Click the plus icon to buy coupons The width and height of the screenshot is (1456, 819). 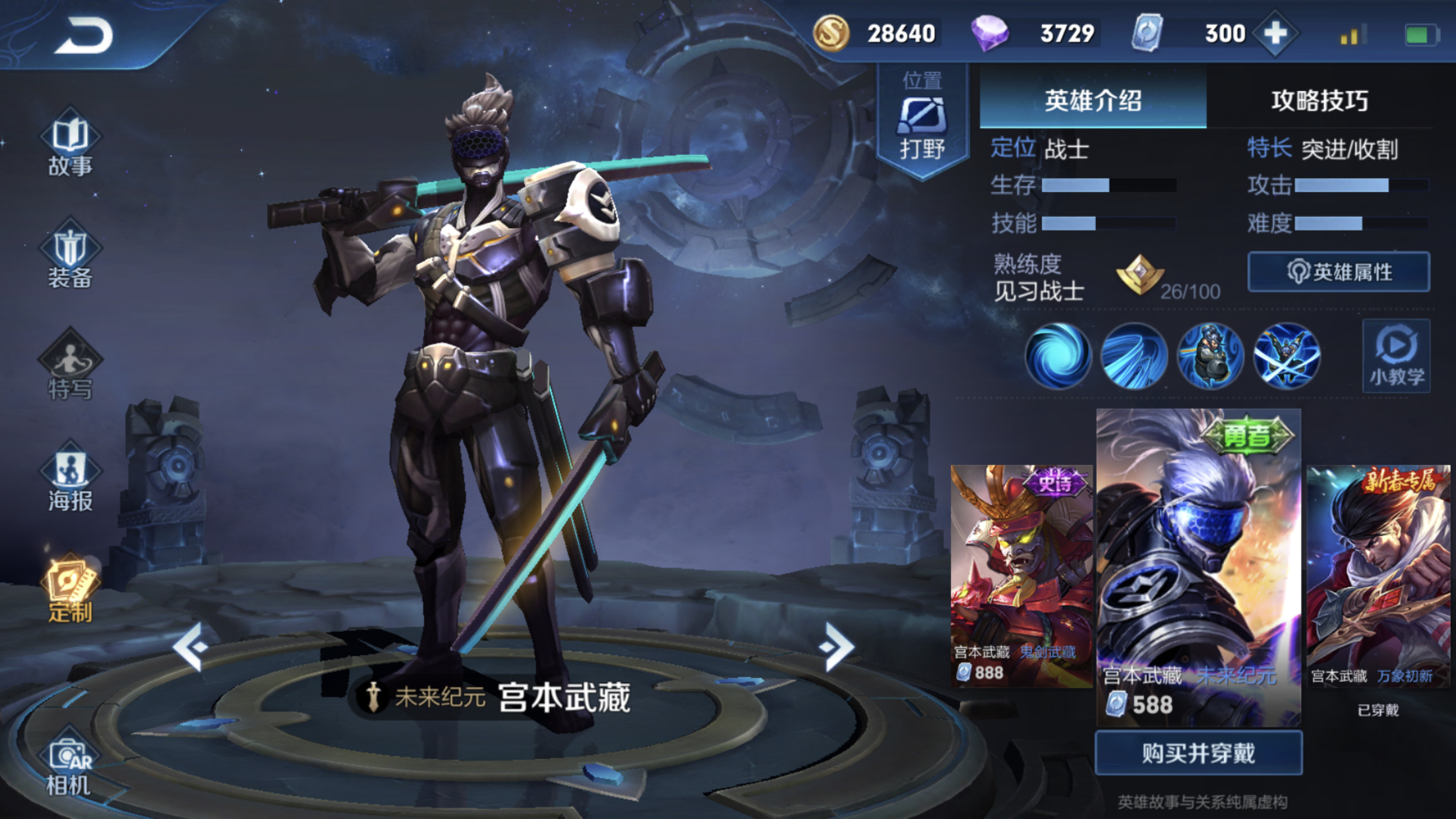click(x=1277, y=32)
